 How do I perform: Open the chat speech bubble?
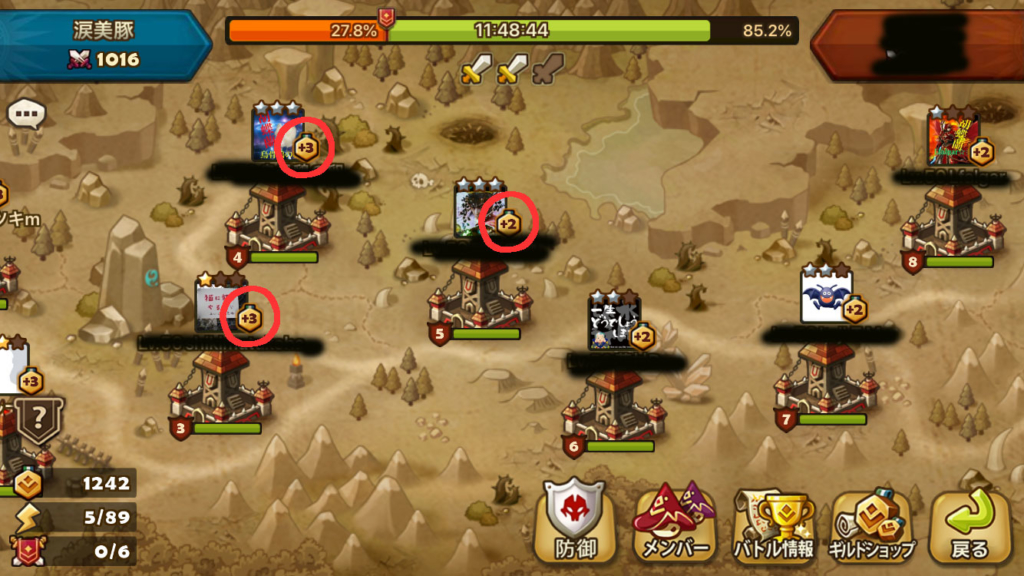27,113
